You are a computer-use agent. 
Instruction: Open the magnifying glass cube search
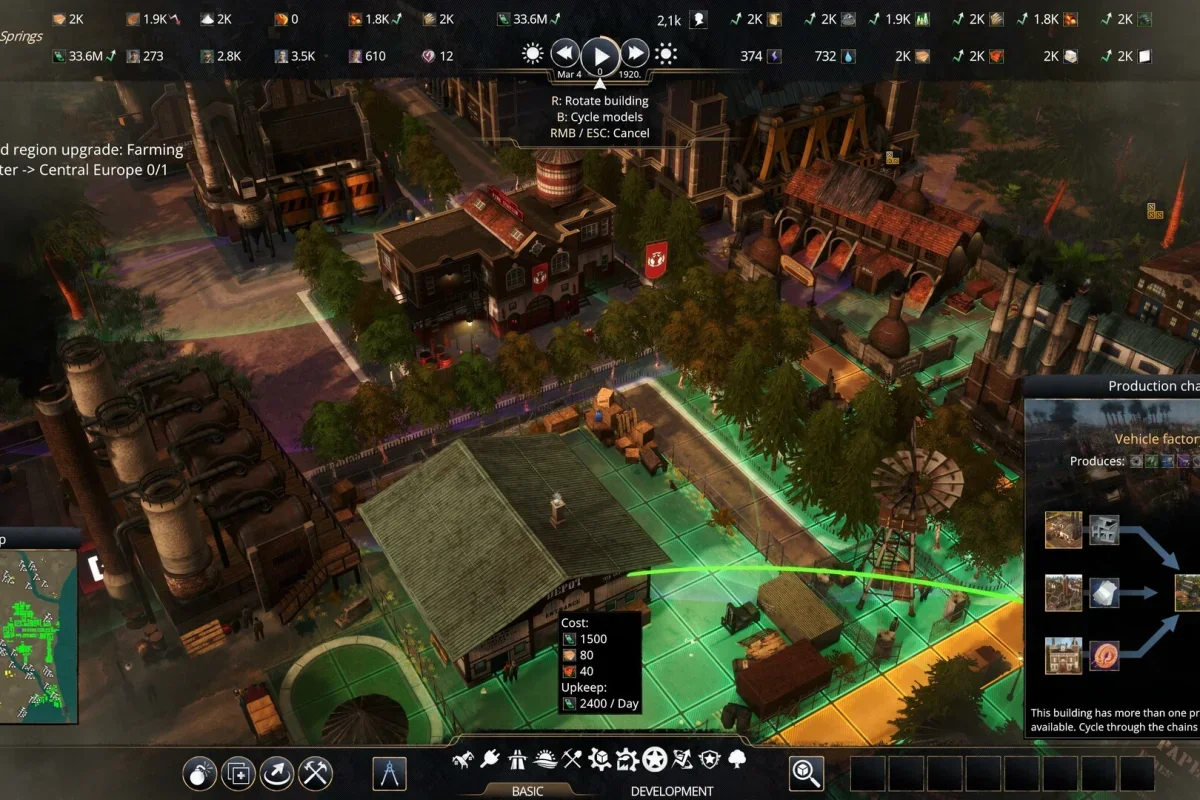coord(806,772)
